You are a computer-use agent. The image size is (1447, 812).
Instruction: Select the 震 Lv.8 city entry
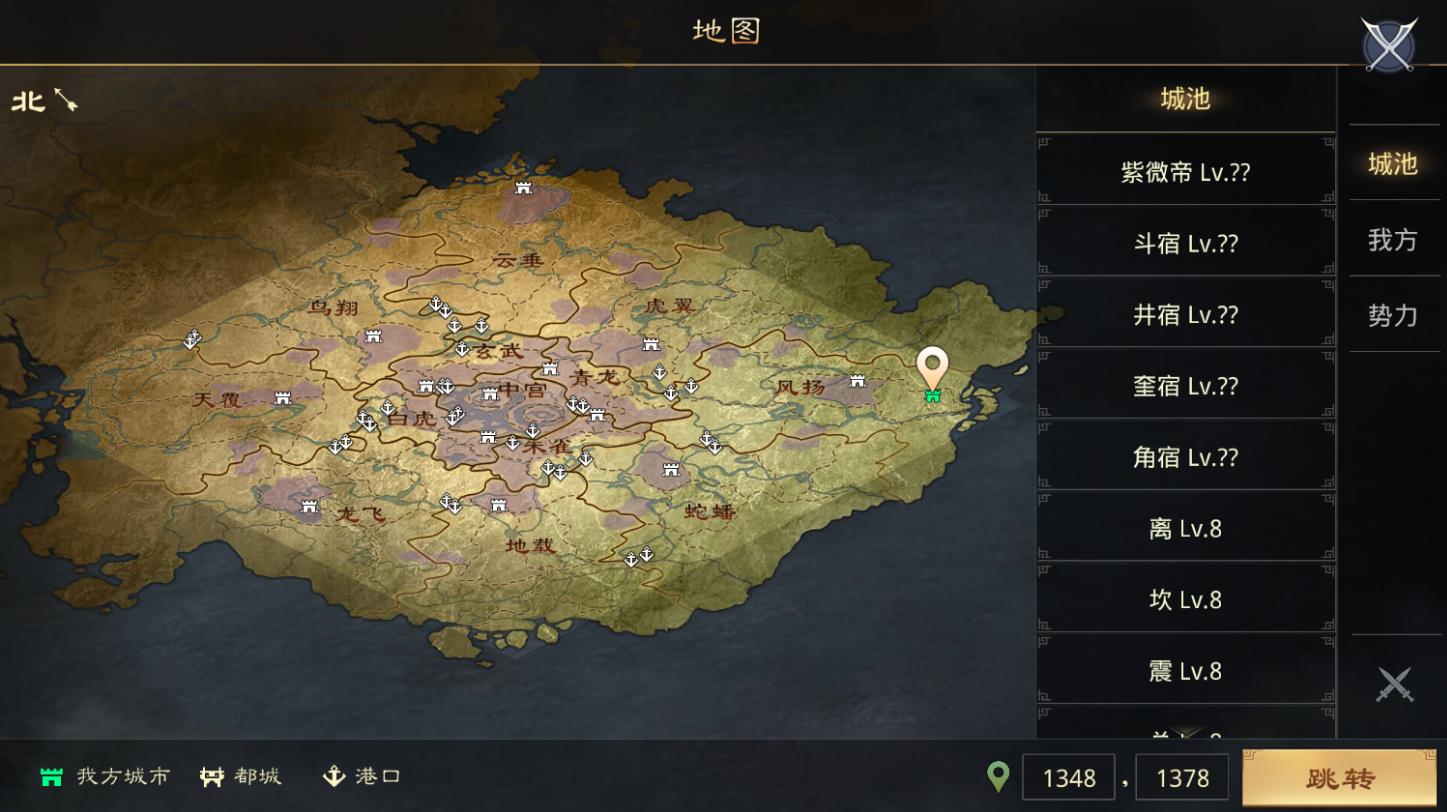tap(1185, 670)
